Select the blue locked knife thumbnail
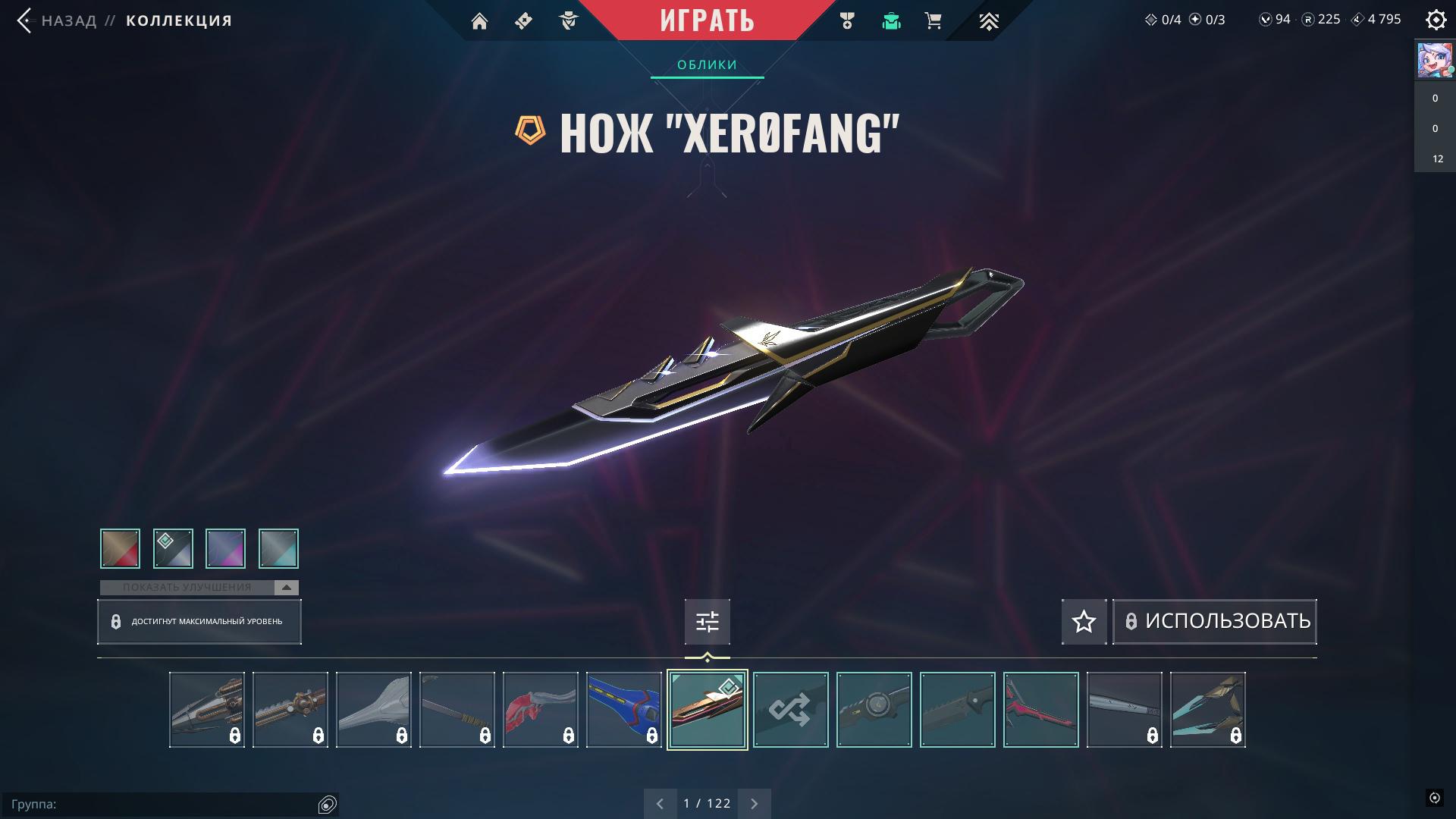The image size is (1456, 819). click(623, 710)
